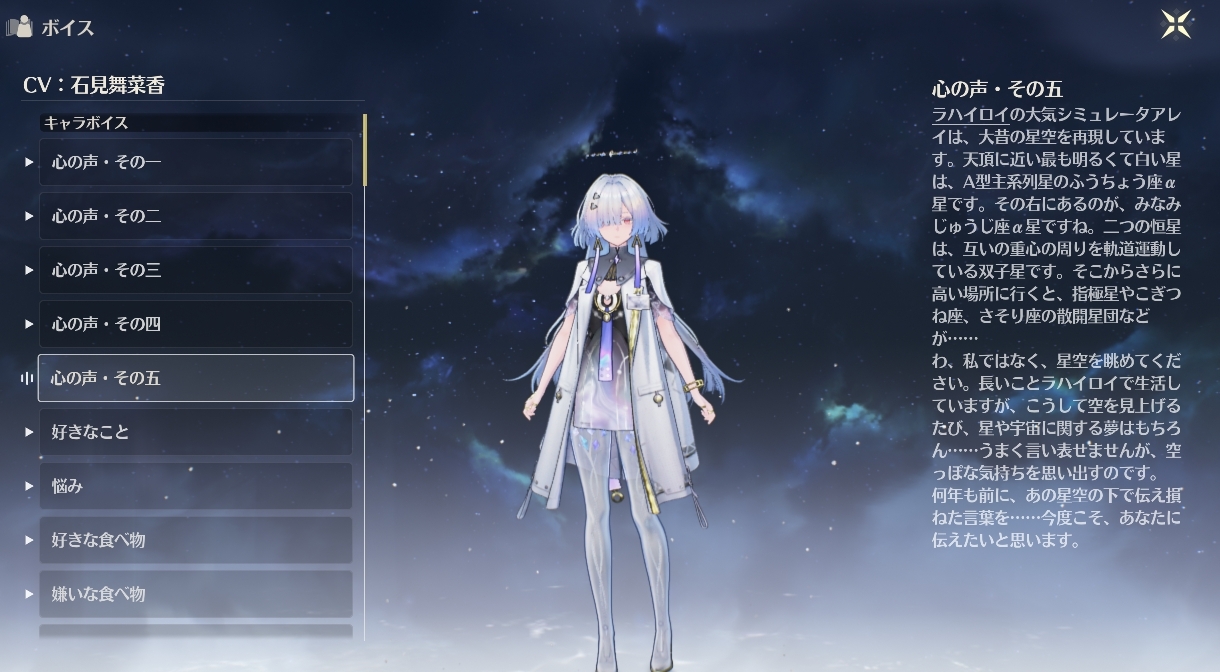This screenshot has height=672, width=1220.
Task: Select the 心の声・その二 voice entry
Action: click(195, 216)
